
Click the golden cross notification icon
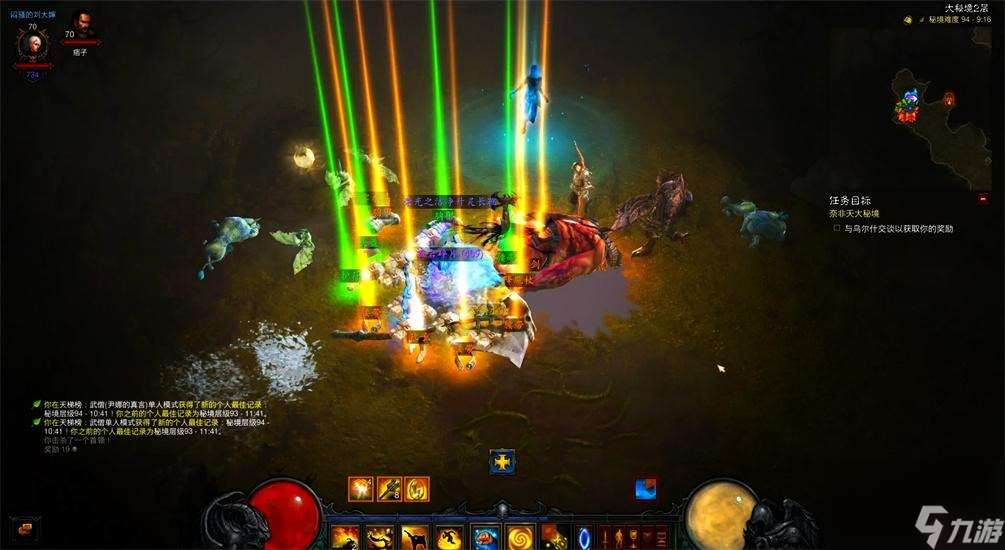pos(502,462)
